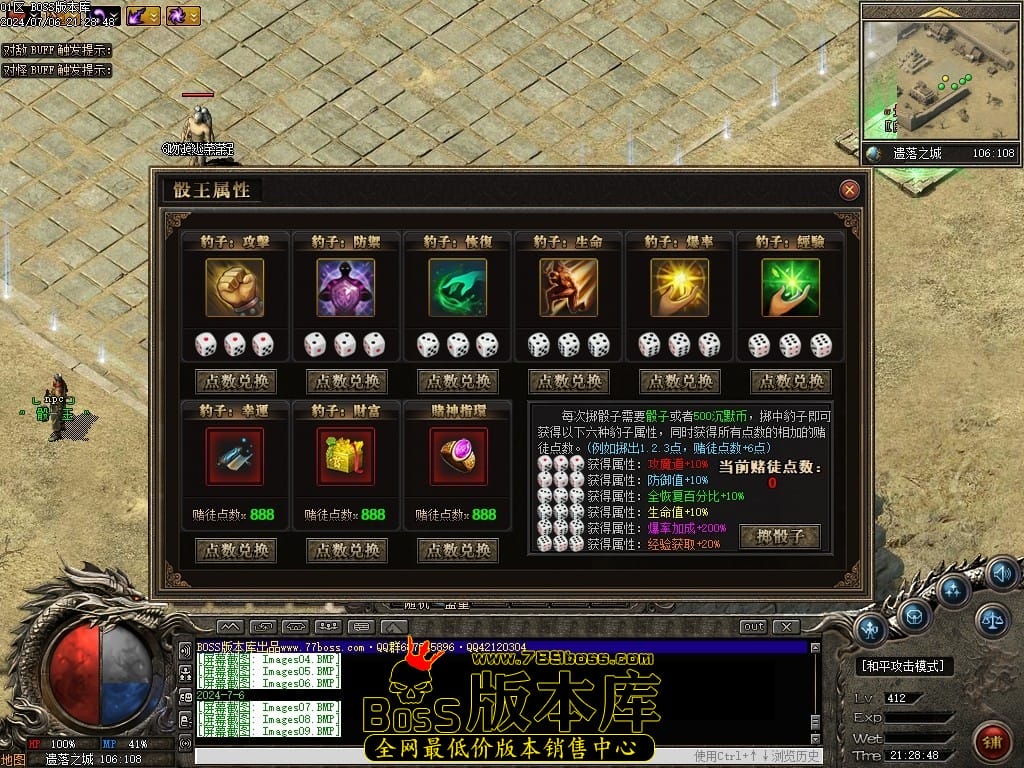Exchange points under 豹子:防禦
Viewport: 1024px width, 768px height.
coord(347,382)
